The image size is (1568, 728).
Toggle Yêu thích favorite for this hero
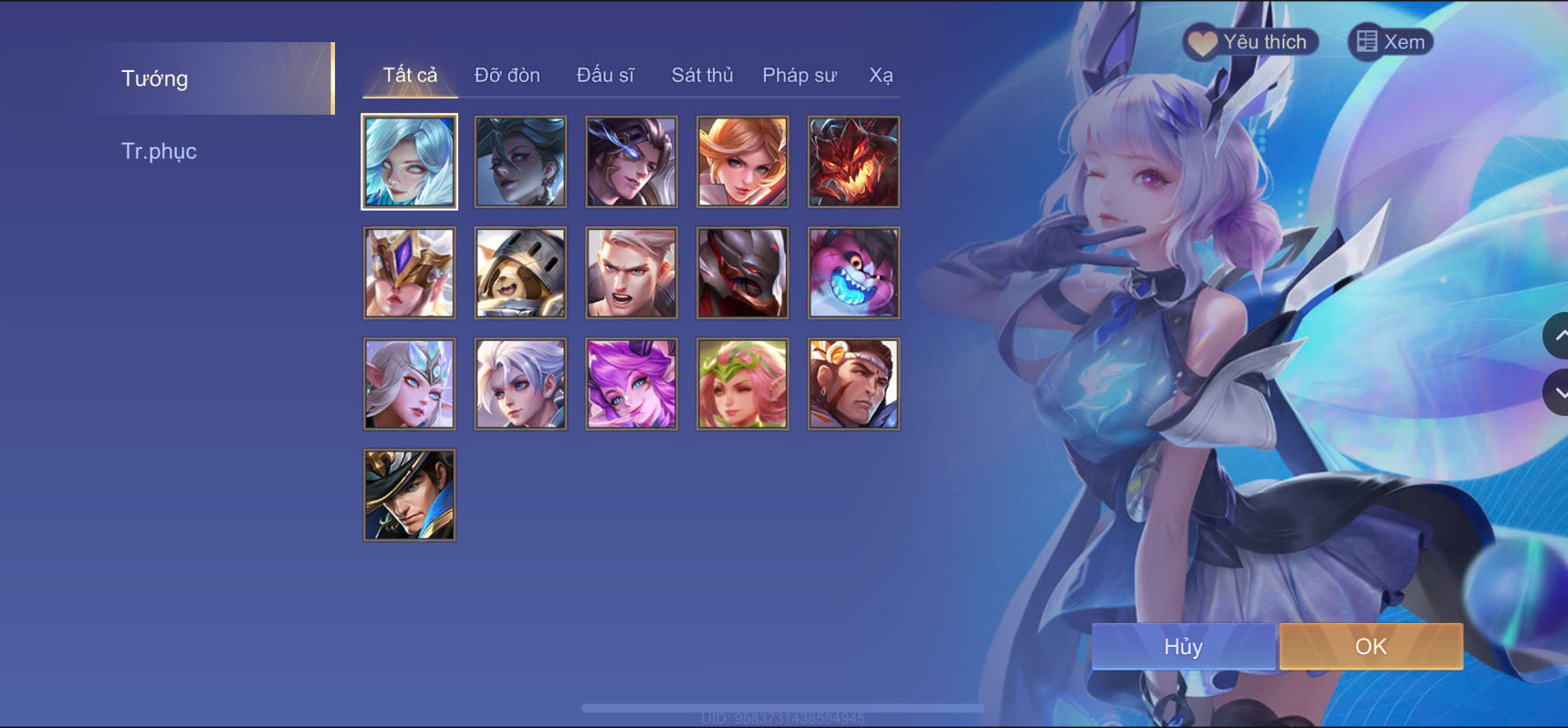[x=1250, y=41]
